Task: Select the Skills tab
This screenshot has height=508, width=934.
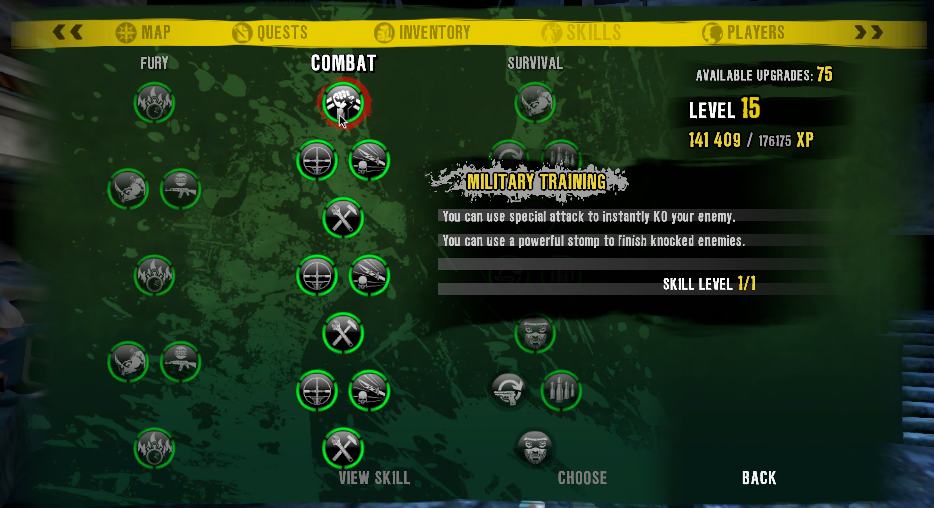Action: 581,32
